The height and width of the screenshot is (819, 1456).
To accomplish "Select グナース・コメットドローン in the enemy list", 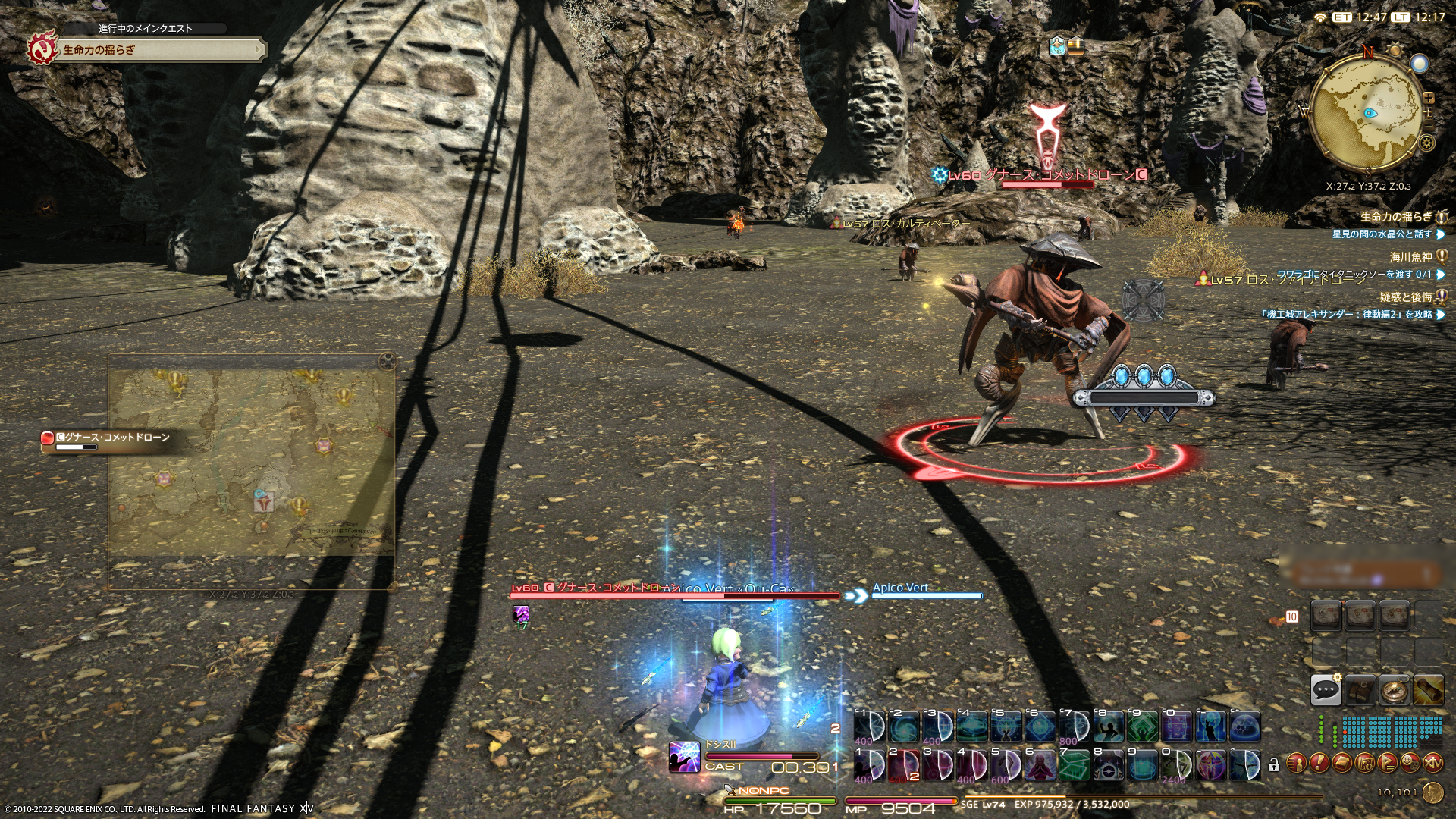I will pos(114,438).
